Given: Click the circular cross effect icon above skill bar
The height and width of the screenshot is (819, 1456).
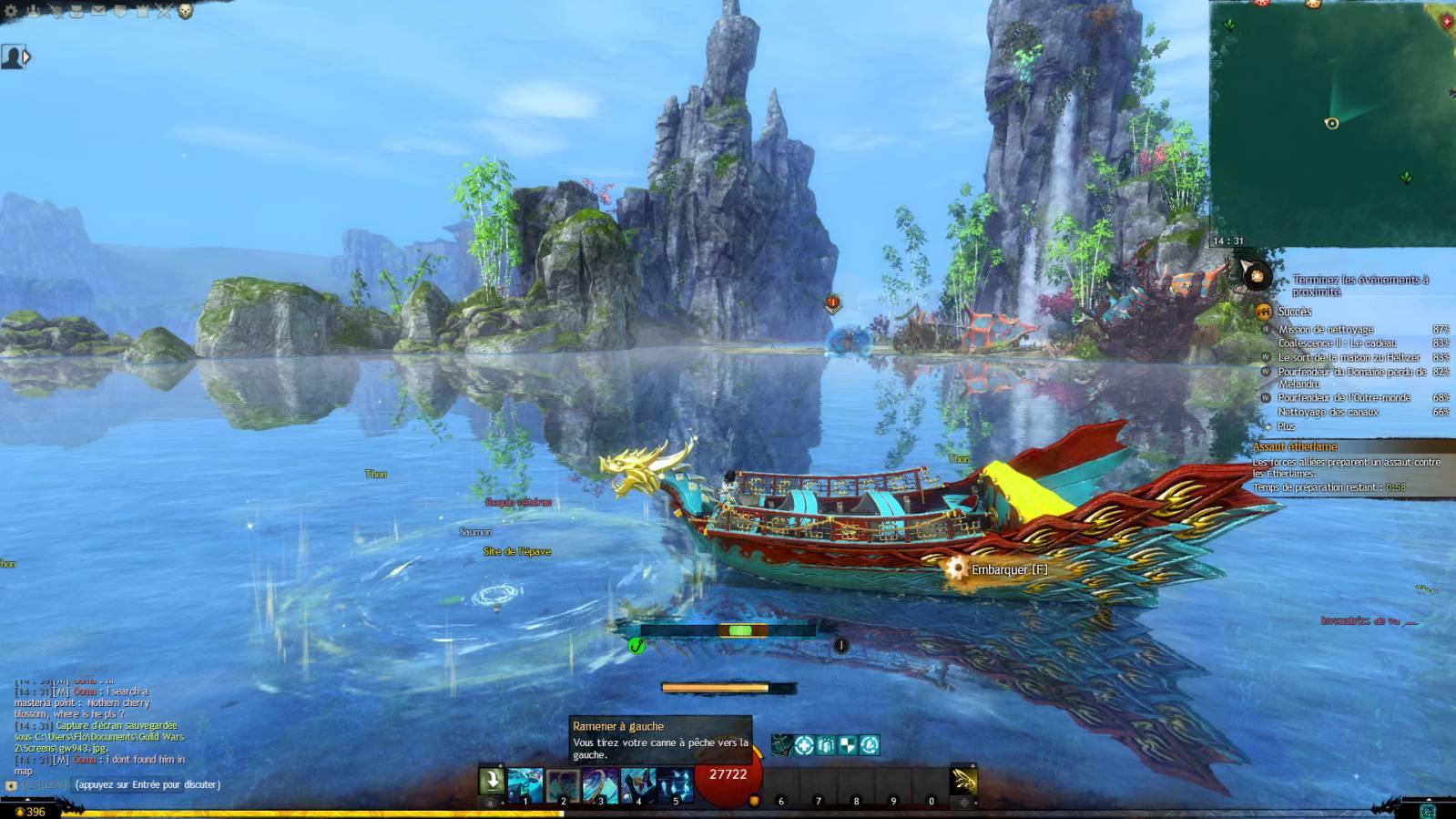Looking at the screenshot, I should coord(803,745).
